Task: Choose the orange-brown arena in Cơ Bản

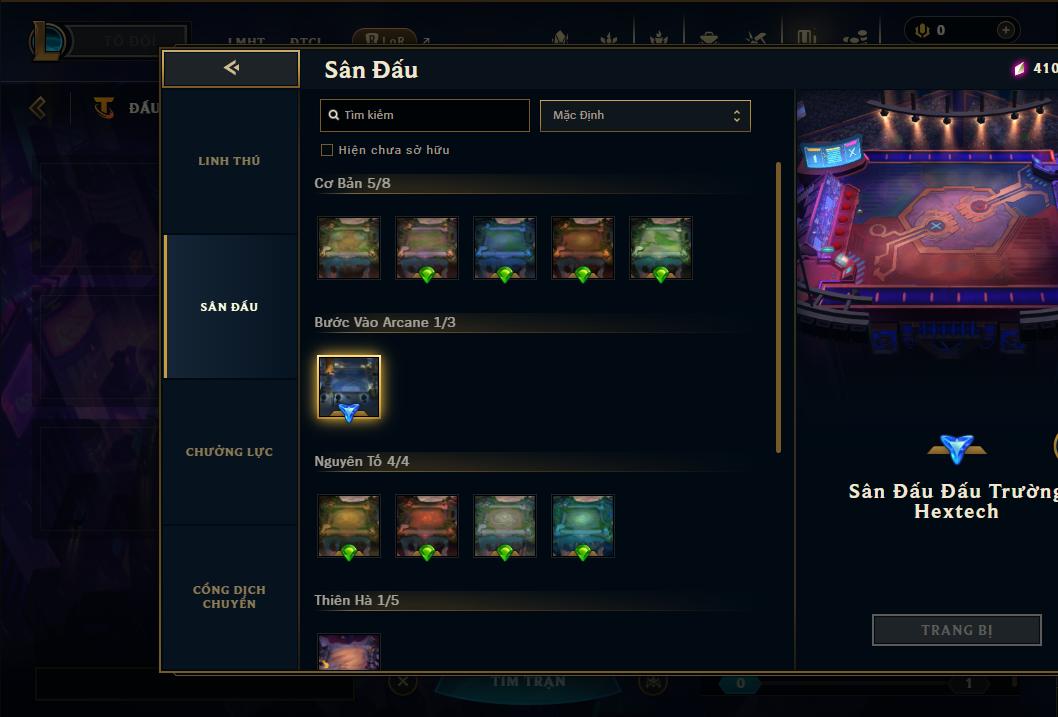Action: pyautogui.click(x=582, y=247)
